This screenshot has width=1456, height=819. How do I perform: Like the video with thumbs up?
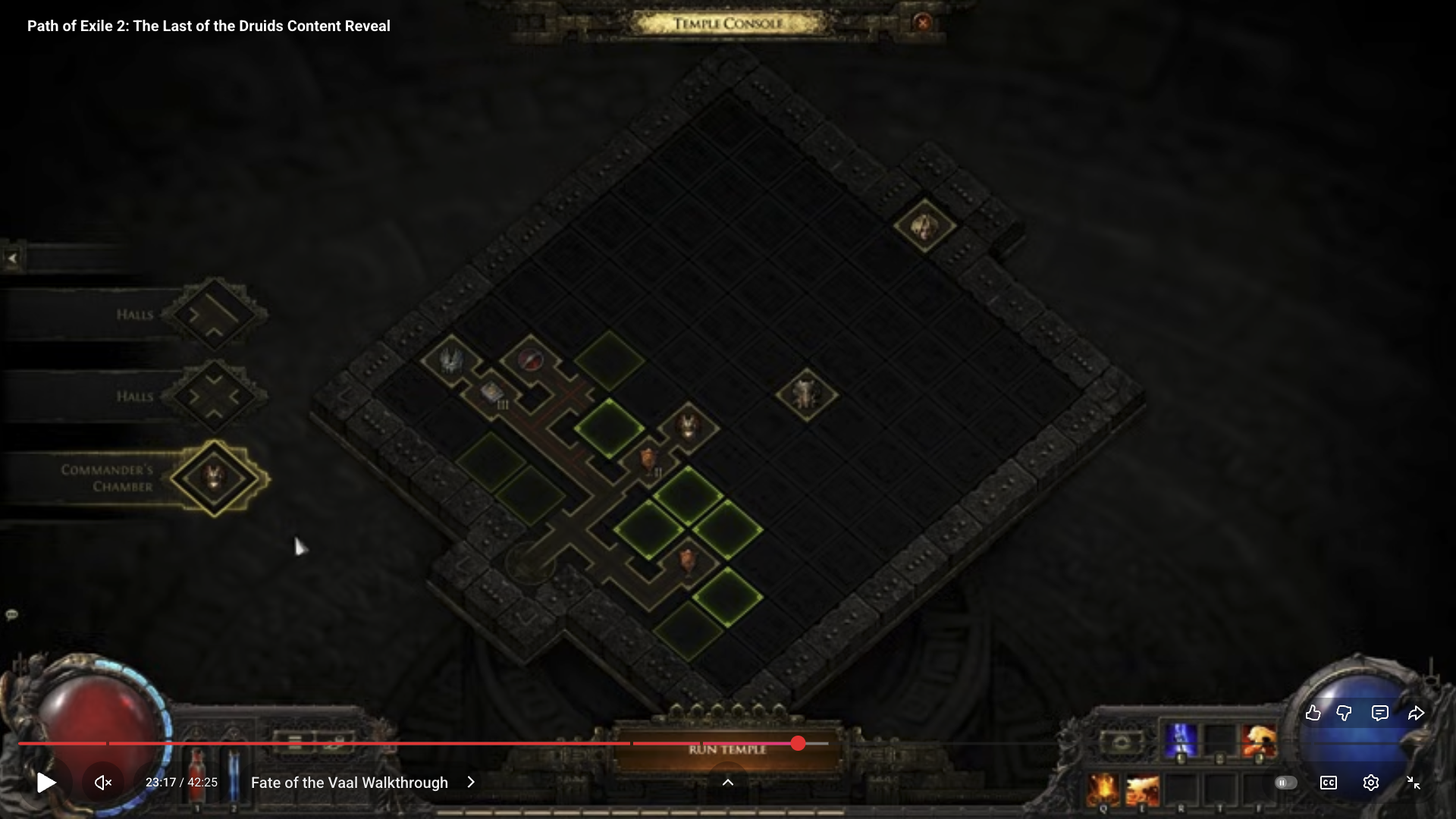(1313, 713)
